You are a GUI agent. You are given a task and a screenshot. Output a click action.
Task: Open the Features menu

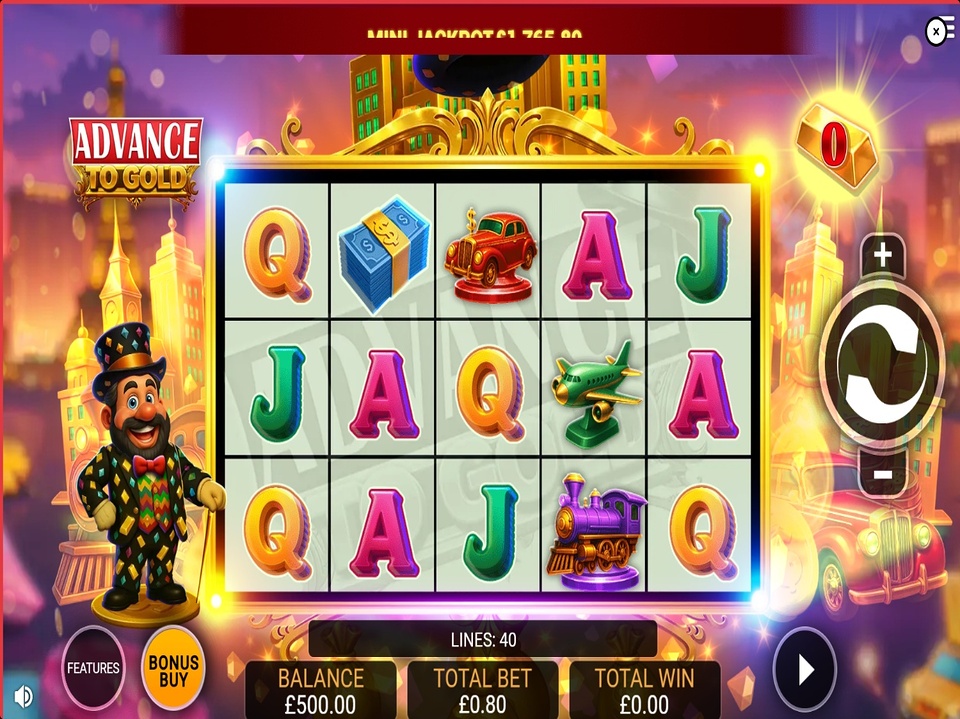tap(93, 667)
